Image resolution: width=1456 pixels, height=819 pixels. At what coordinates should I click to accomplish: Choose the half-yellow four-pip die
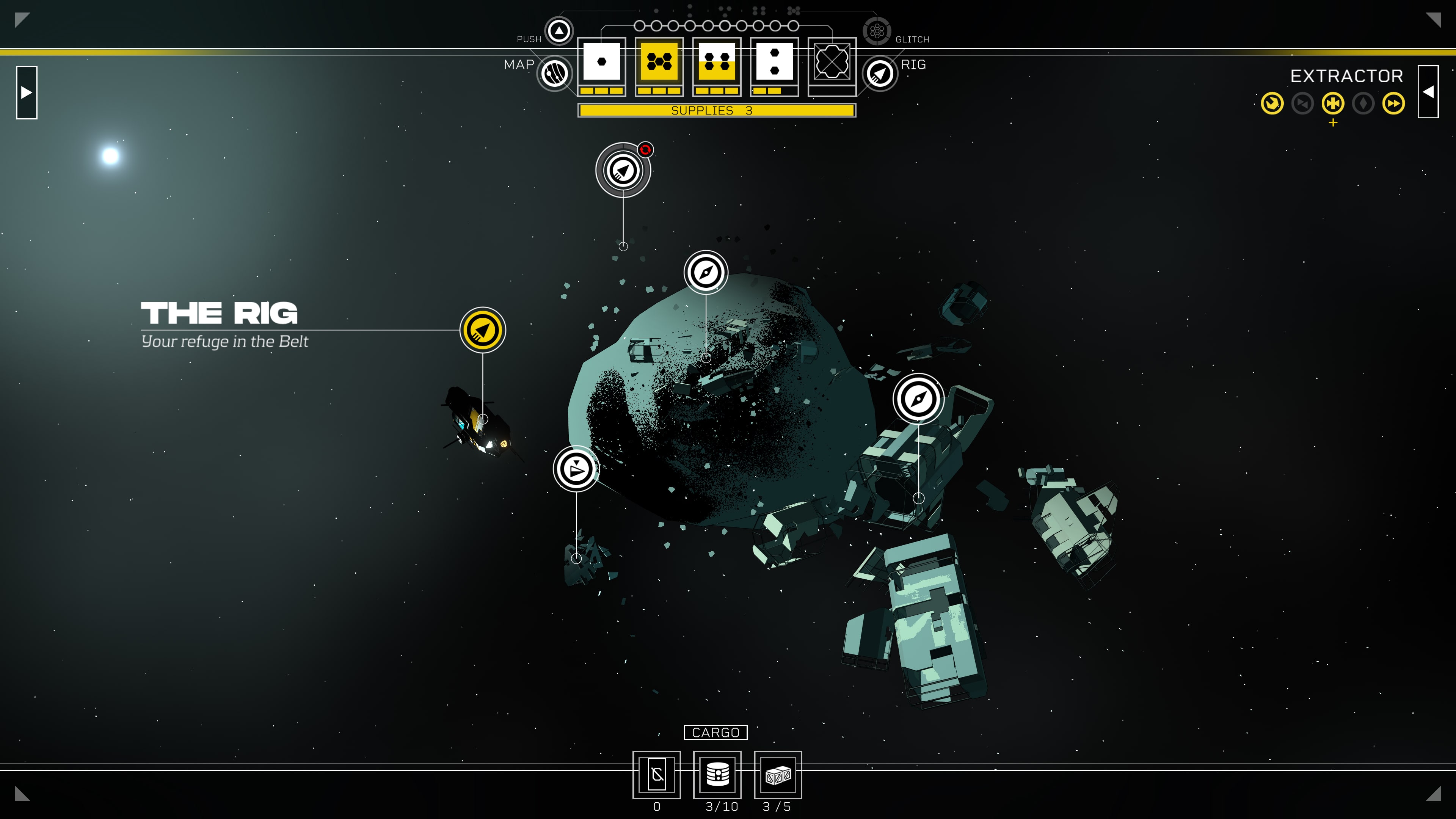717,61
